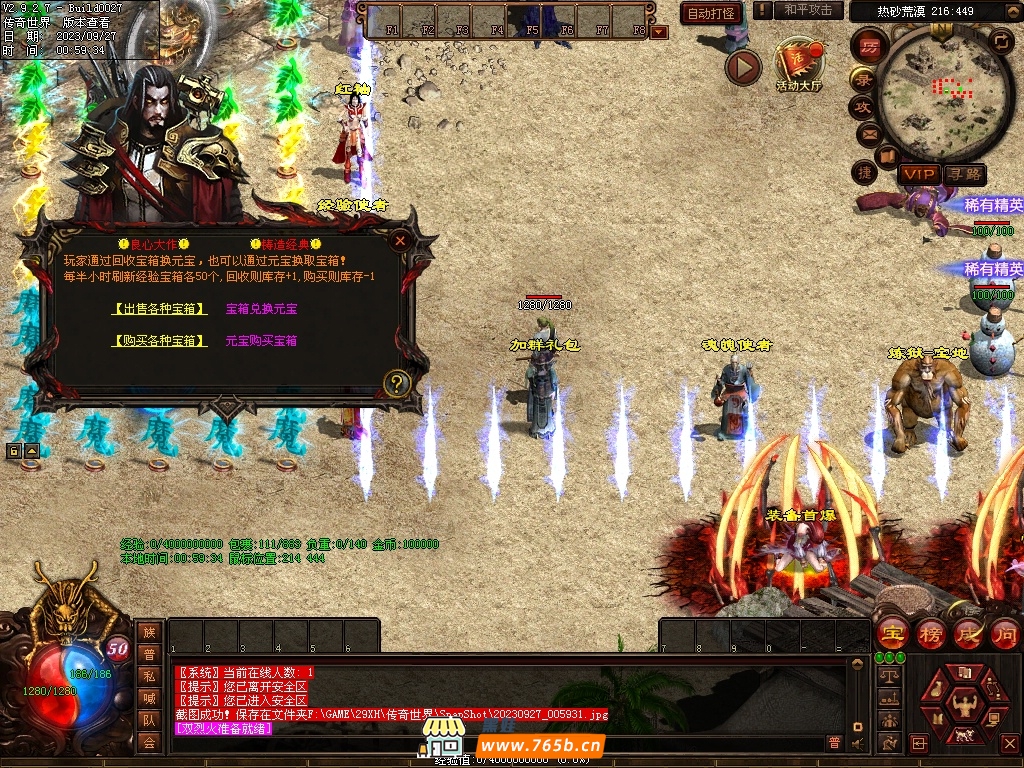Viewport: 1024px width, 768px height.
Task: Activate 寻路 pathfinding button
Action: (964, 174)
